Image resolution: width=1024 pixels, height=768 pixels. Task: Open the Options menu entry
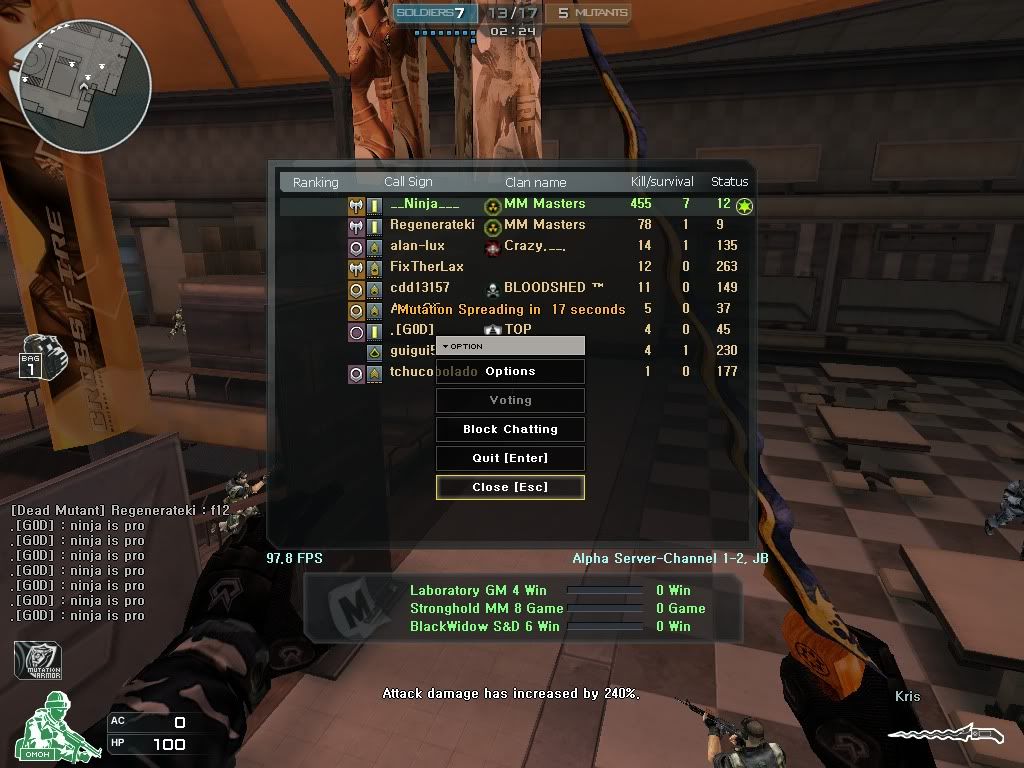(x=510, y=372)
